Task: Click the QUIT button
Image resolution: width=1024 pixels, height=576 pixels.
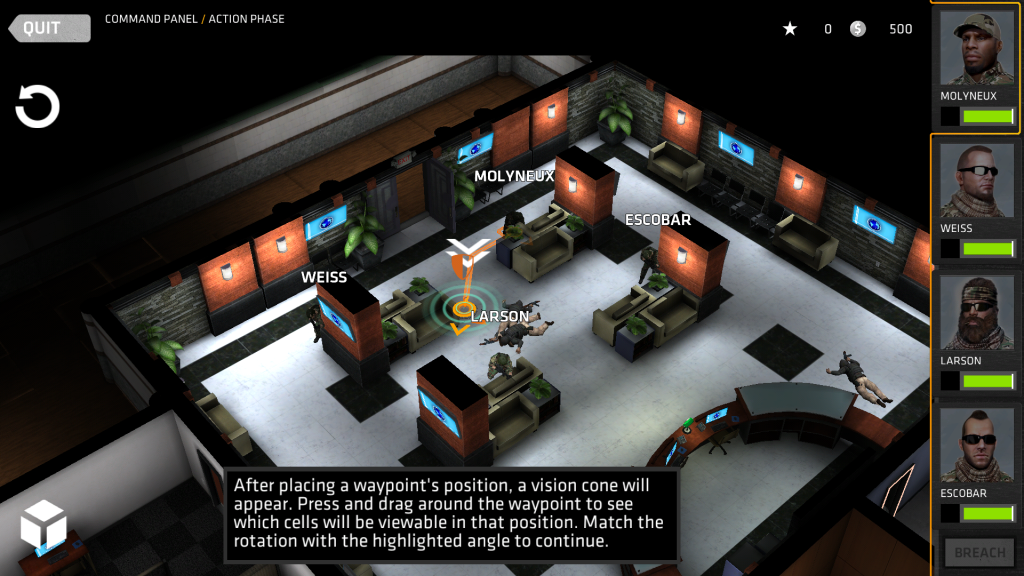Action: [x=49, y=27]
